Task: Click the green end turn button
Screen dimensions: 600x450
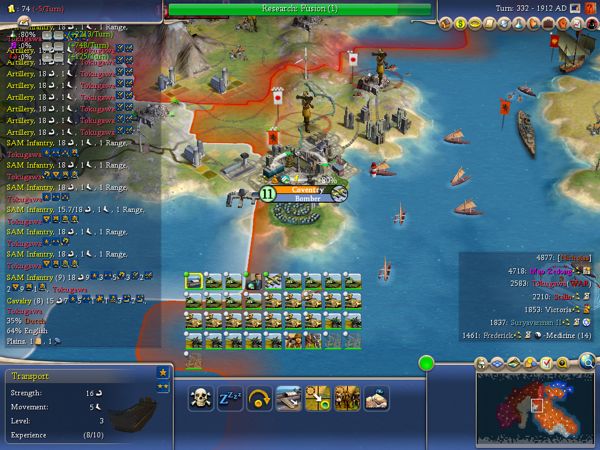Action: [x=427, y=363]
